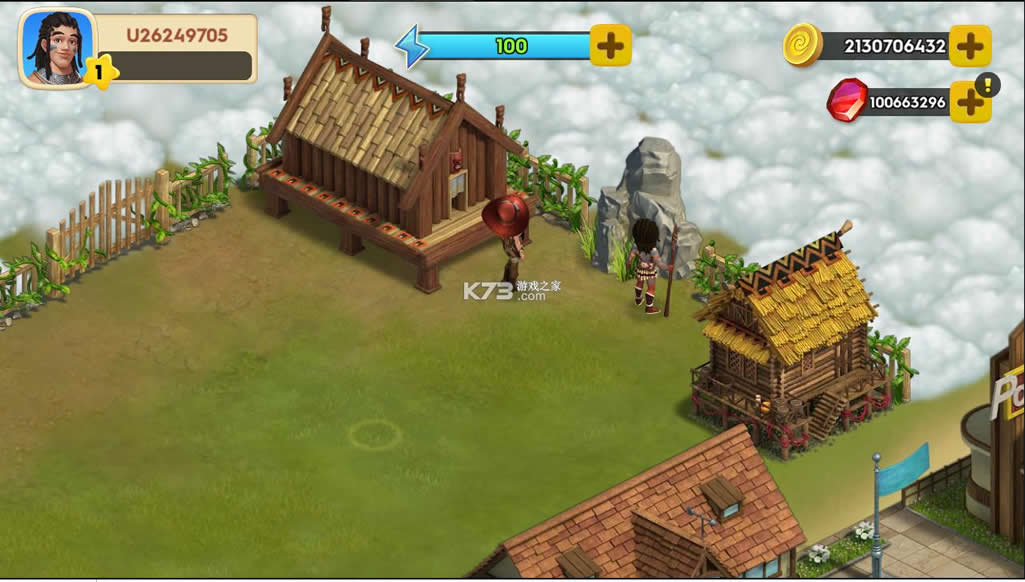Add more energy with the plus button

point(610,45)
